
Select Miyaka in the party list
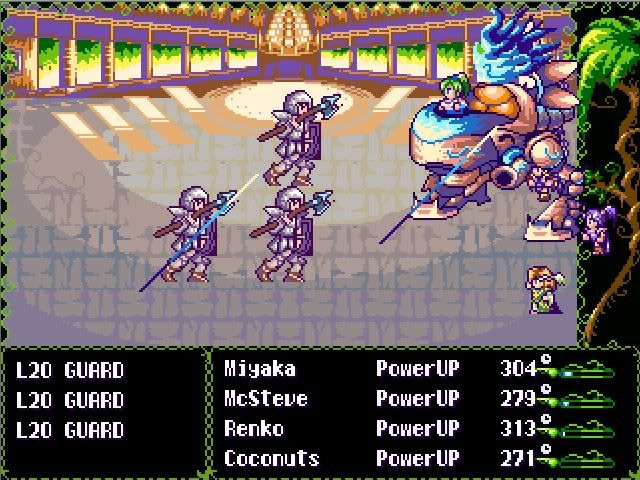tap(260, 369)
